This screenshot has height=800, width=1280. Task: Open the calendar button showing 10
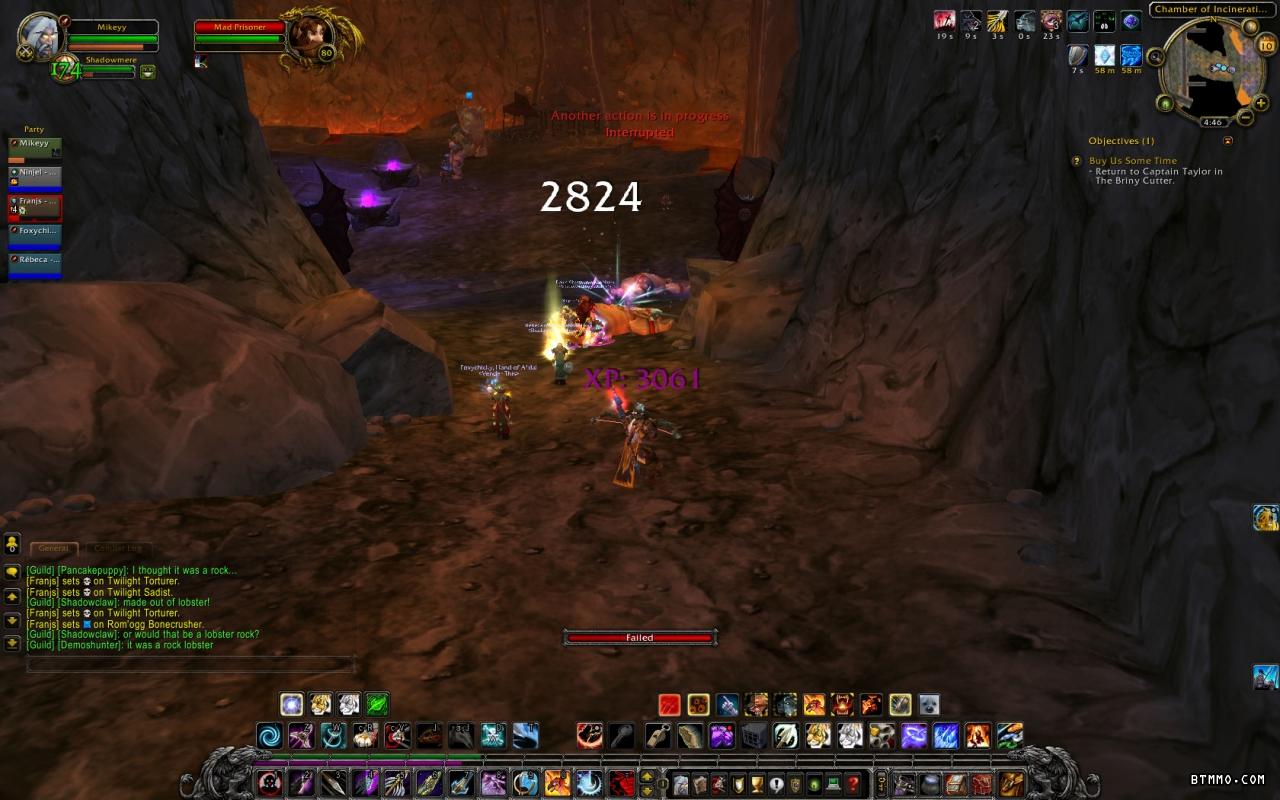[x=1266, y=44]
